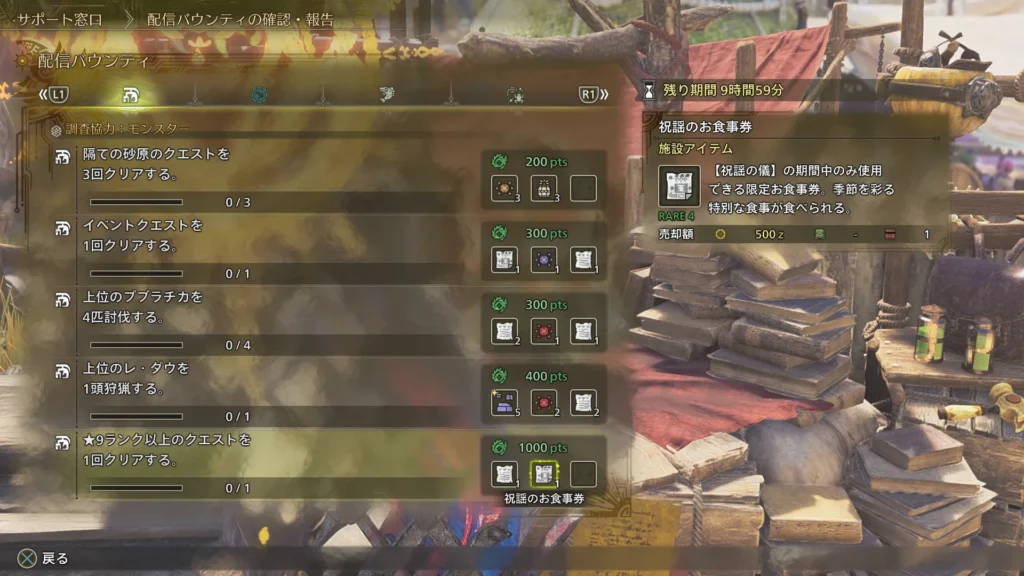Switch to the monster research tab
Viewport: 1024px width, 576px height.
130,96
